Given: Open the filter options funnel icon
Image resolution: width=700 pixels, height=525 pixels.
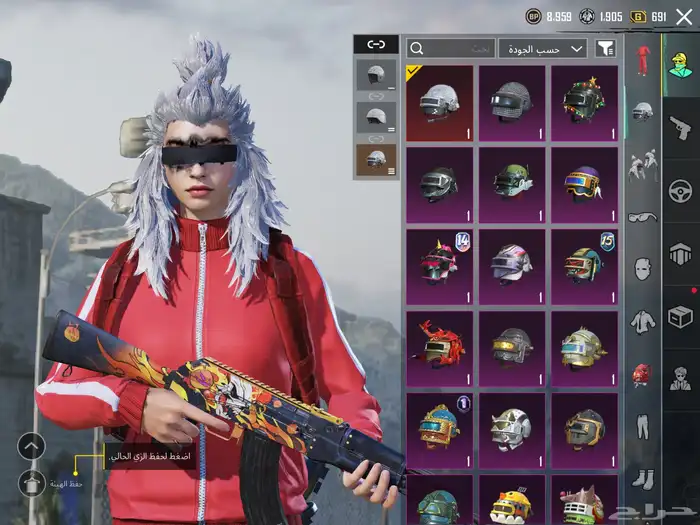Looking at the screenshot, I should (x=605, y=48).
